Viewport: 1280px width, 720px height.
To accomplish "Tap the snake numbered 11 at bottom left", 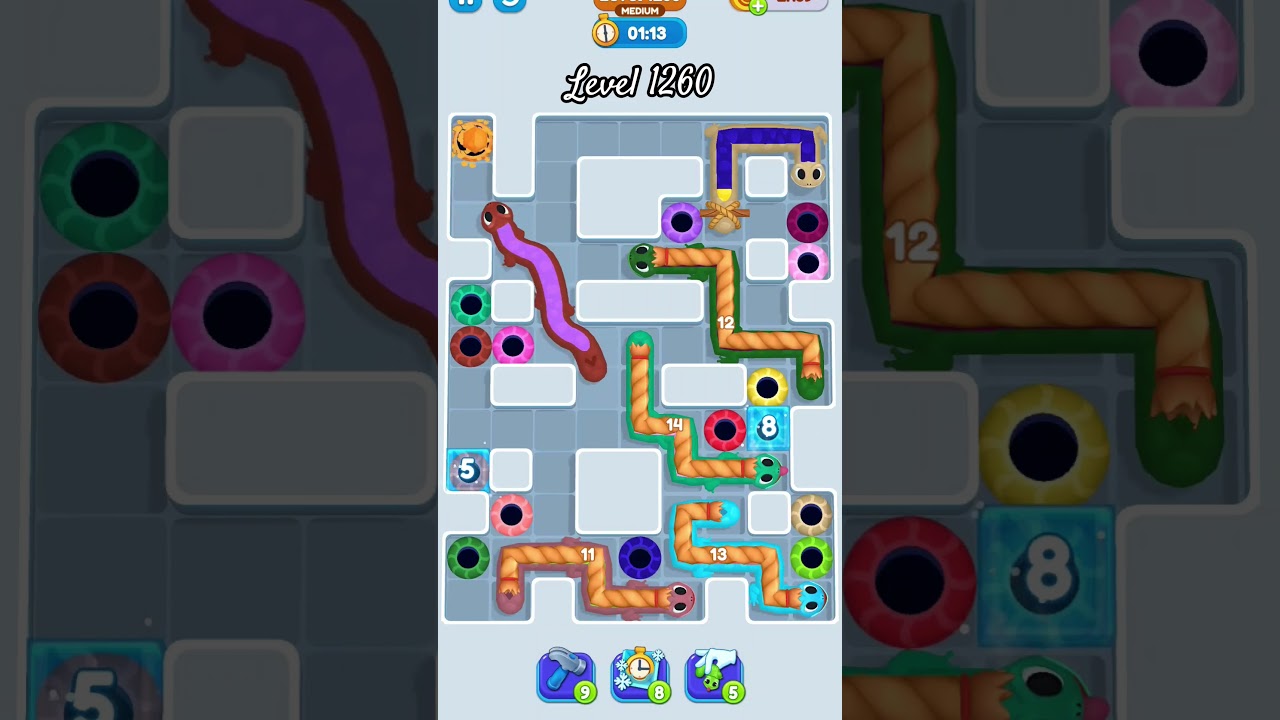I will (x=589, y=553).
